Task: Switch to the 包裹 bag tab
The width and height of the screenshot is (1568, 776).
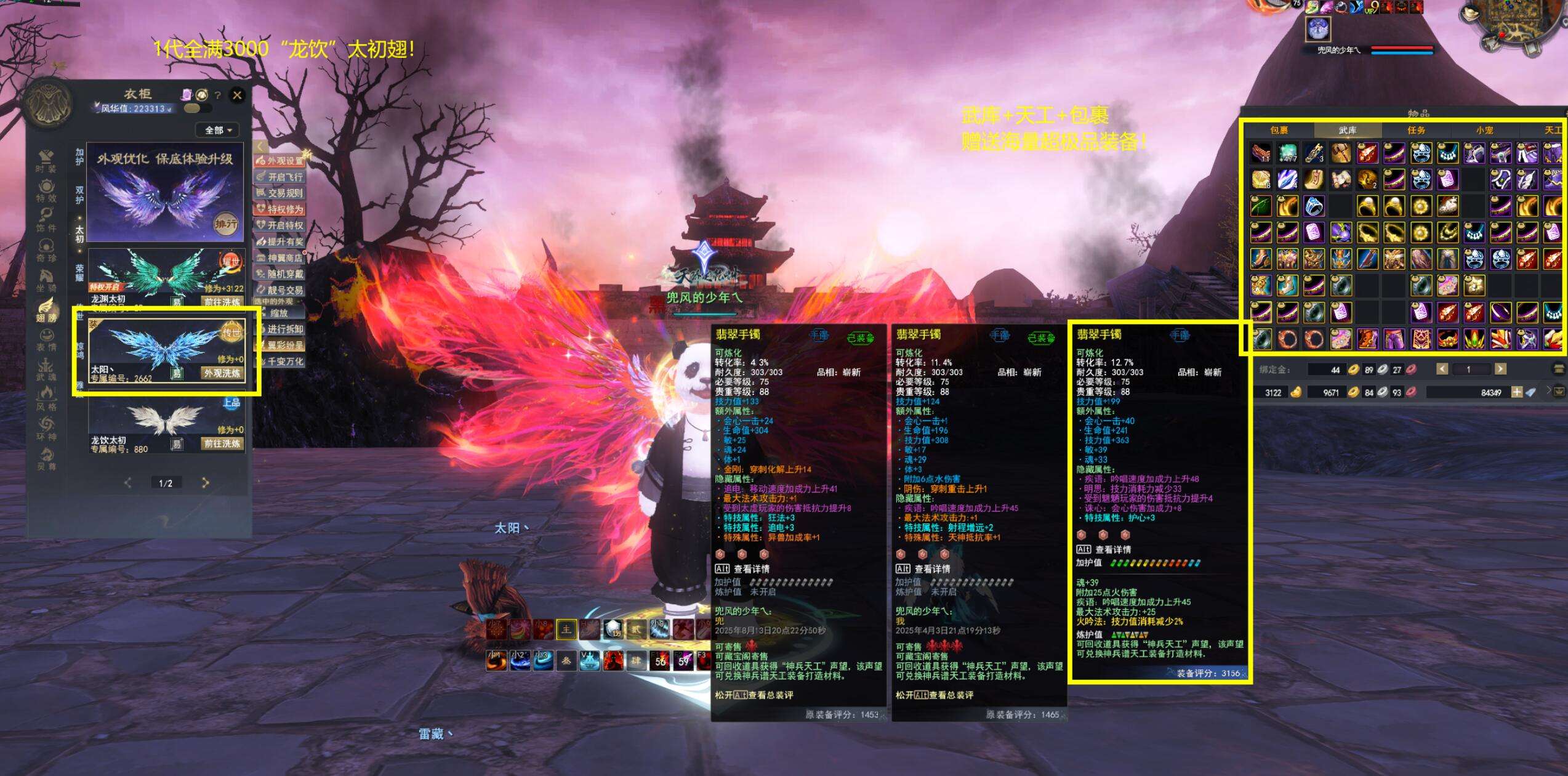Action: pos(1279,130)
